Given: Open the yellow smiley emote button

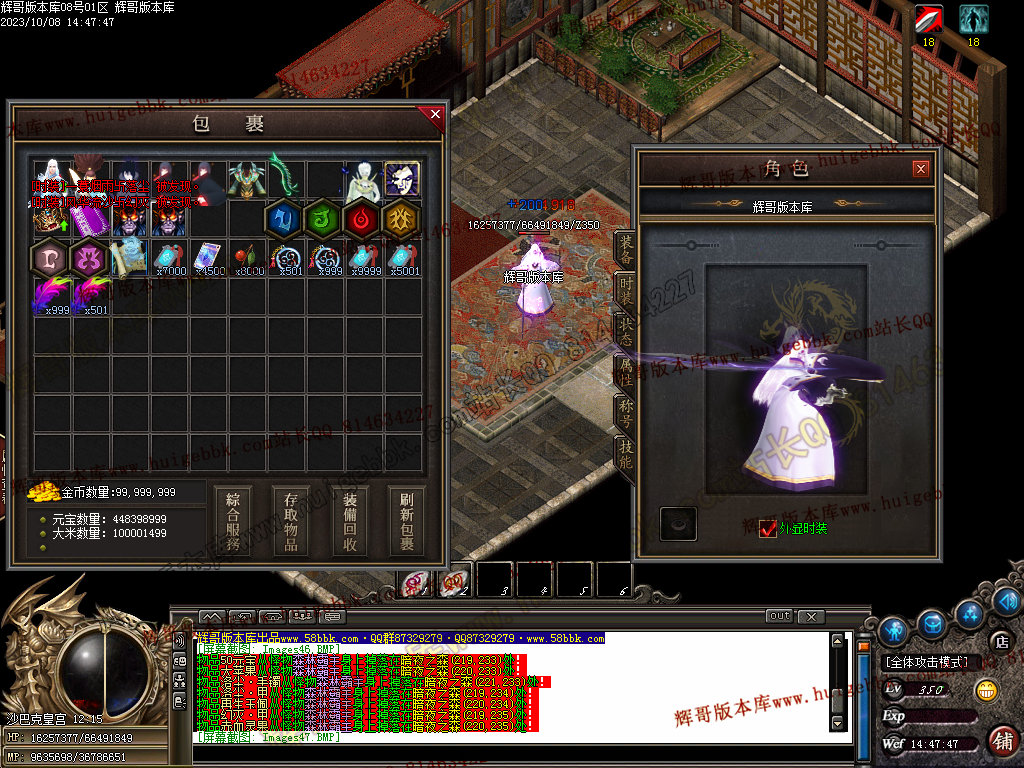Looking at the screenshot, I should pos(986,690).
